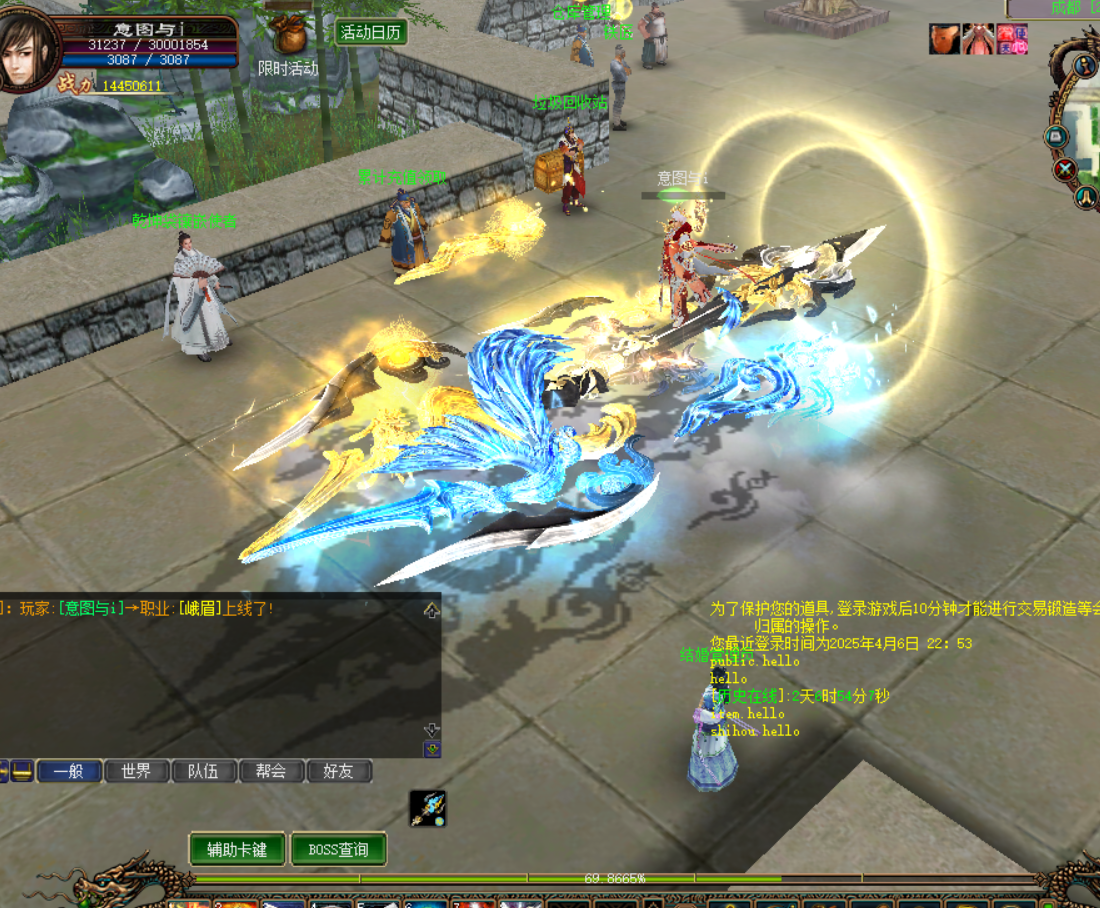Screen dimensions: 1100x908
Task: Switch to the 世界 chat tab
Action: click(136, 771)
